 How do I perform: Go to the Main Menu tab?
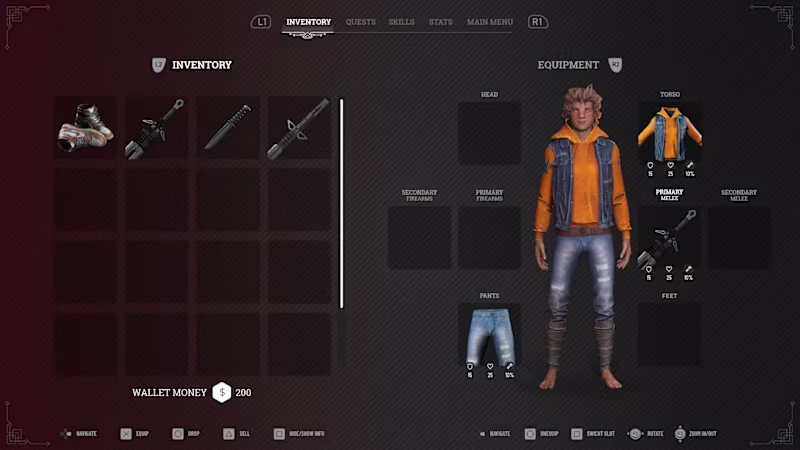click(490, 22)
